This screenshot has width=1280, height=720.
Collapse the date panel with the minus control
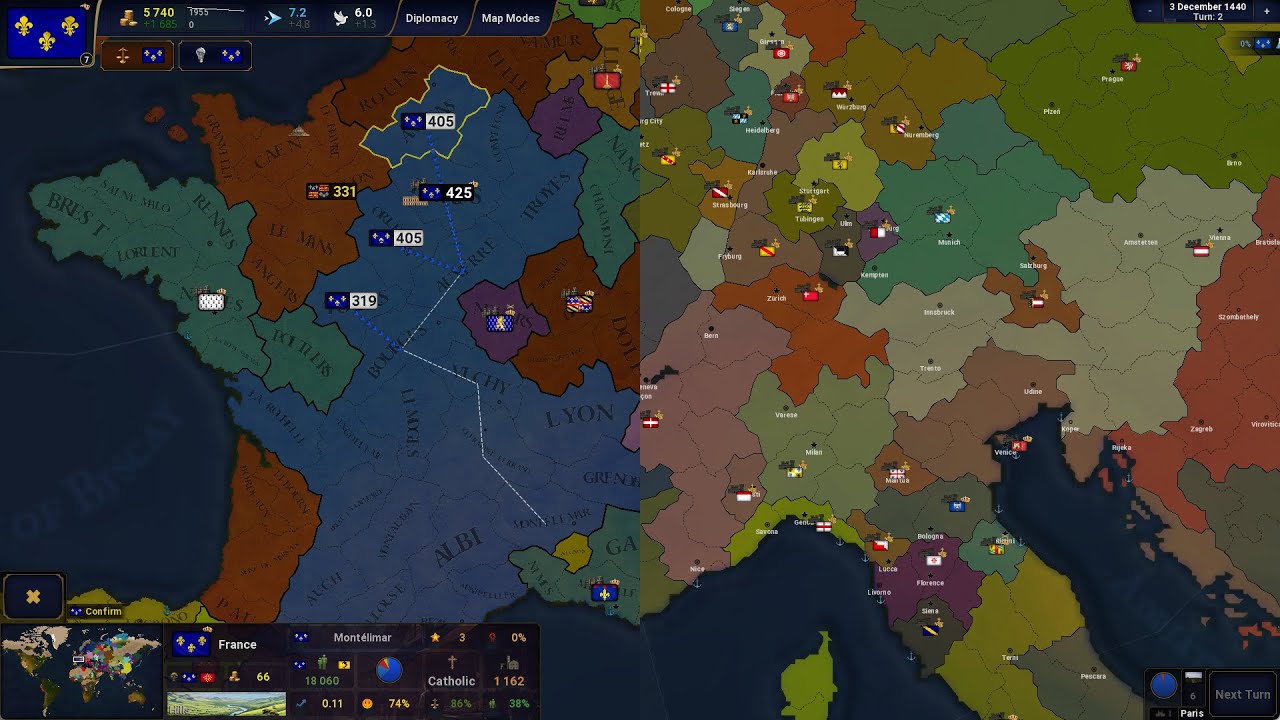(x=1149, y=11)
